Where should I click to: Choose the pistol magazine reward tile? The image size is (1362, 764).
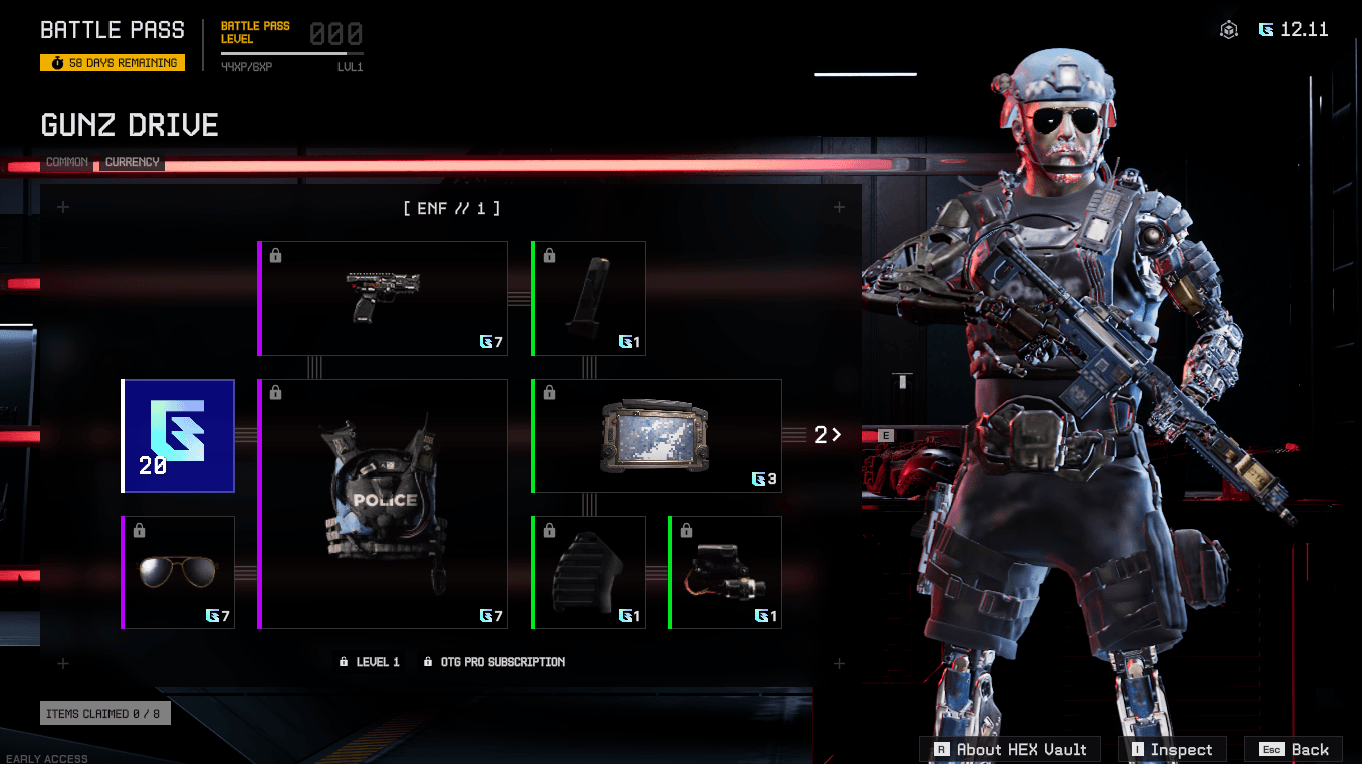click(x=589, y=298)
